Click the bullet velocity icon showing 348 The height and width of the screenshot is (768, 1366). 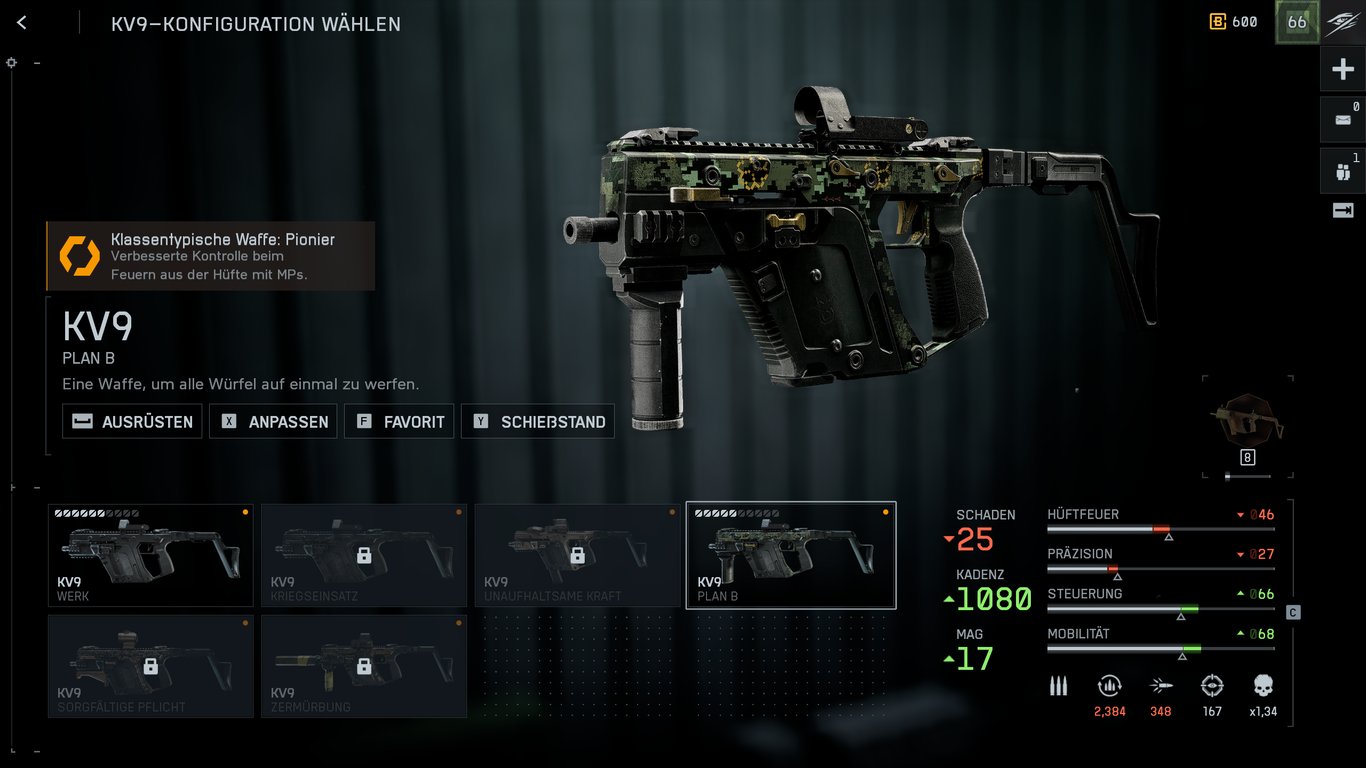click(1160, 687)
